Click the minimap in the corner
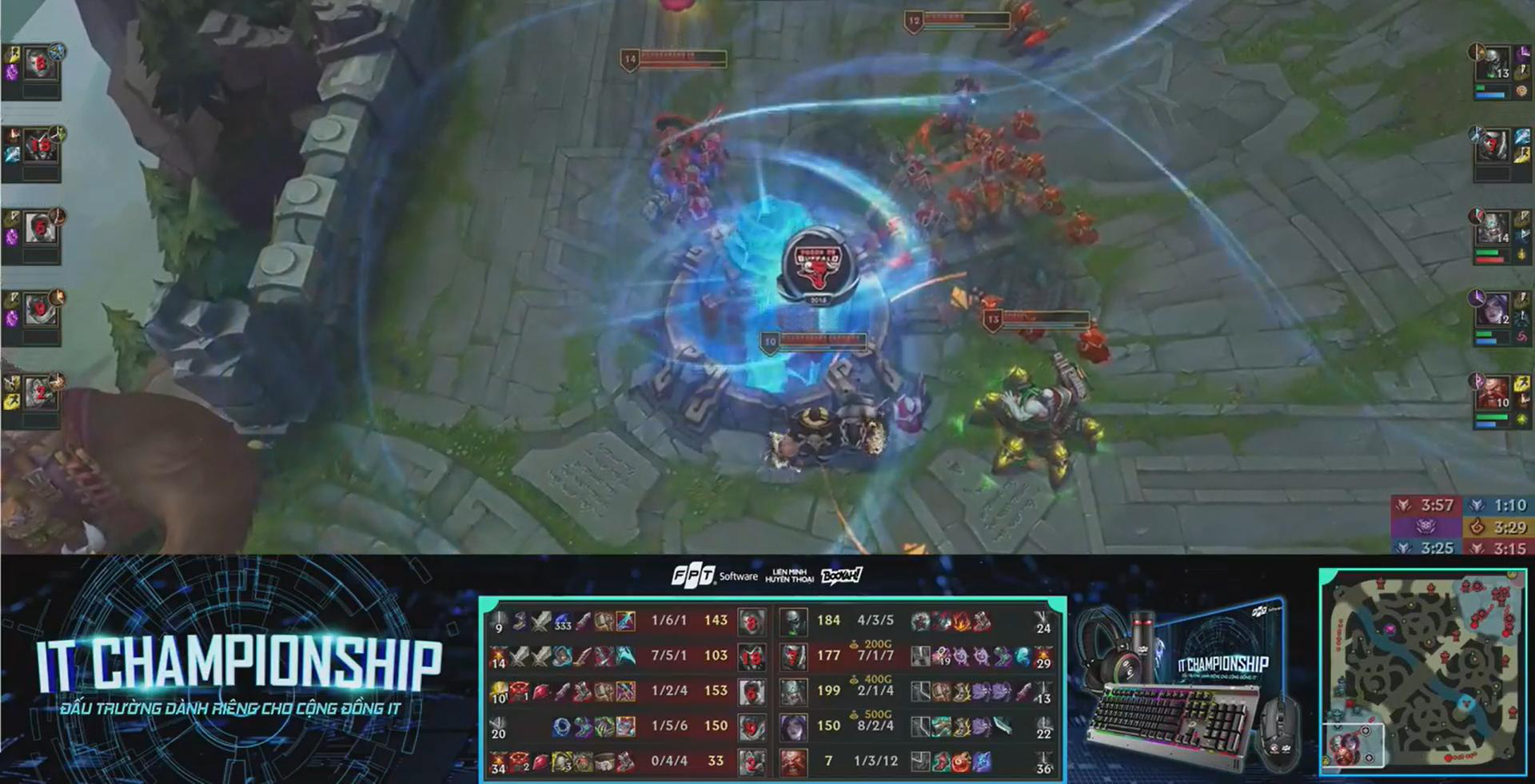The width and height of the screenshot is (1535, 784). (x=1422, y=672)
